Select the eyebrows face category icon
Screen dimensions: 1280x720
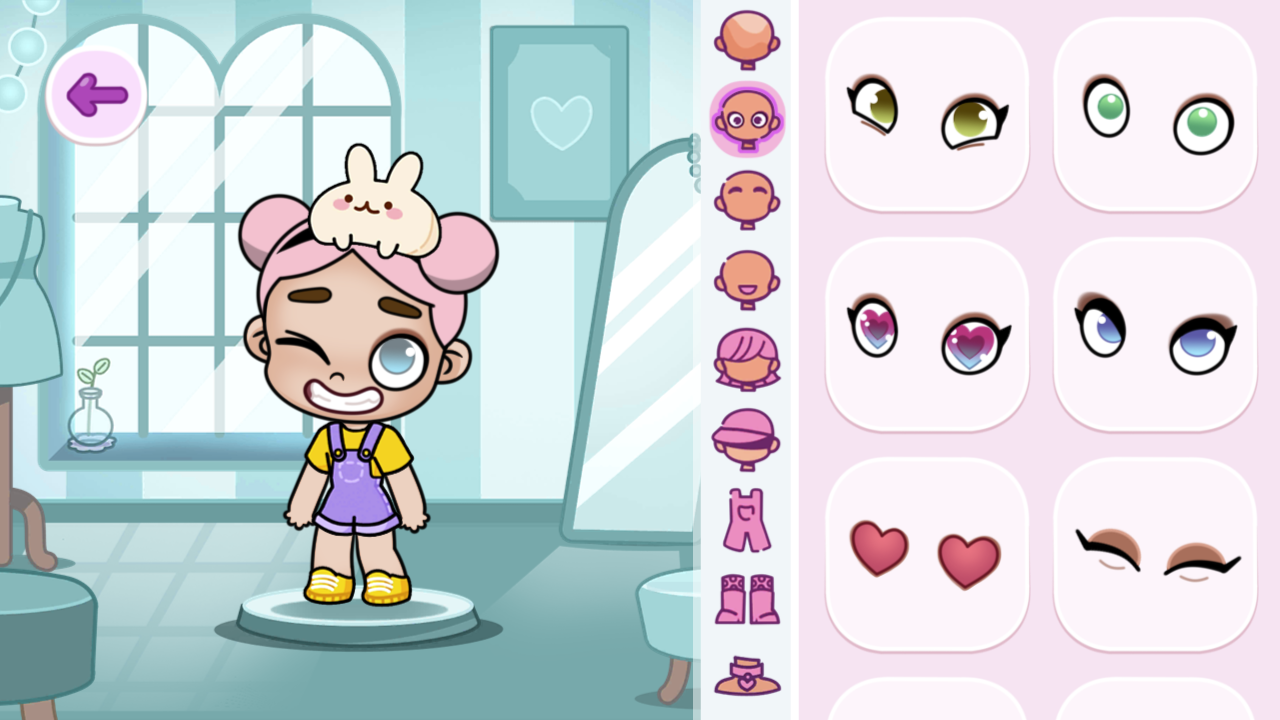coord(745,196)
